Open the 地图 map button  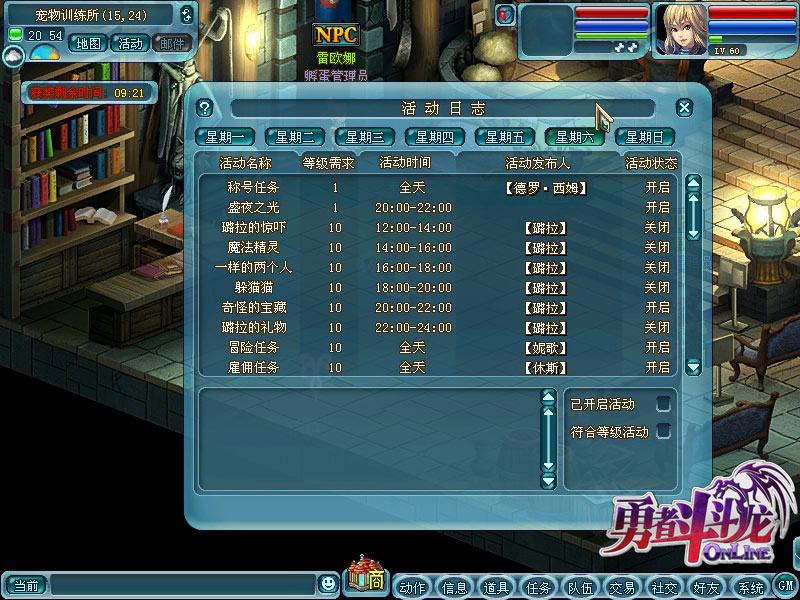(89, 43)
